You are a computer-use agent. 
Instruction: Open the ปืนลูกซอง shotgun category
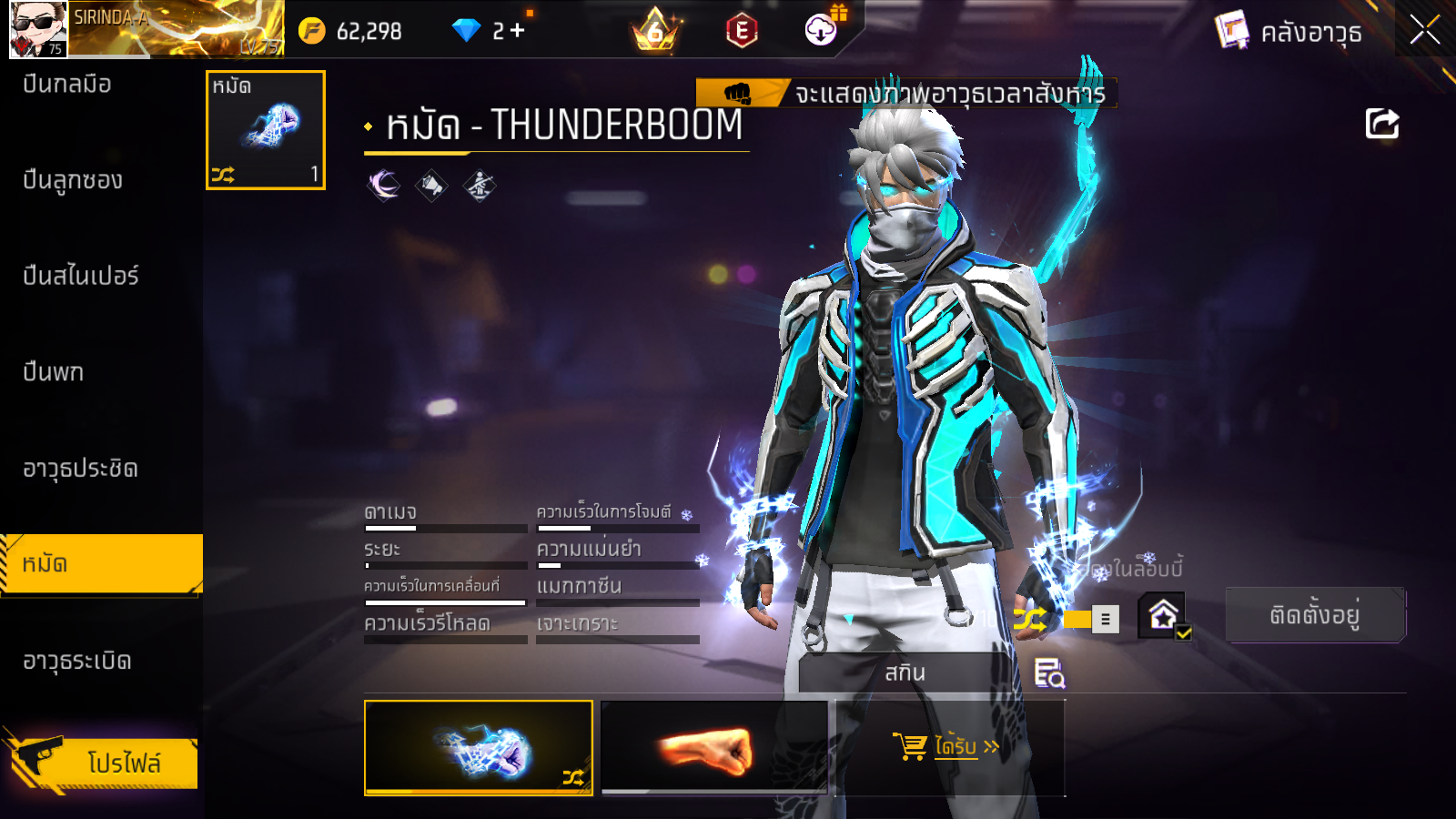(73, 180)
